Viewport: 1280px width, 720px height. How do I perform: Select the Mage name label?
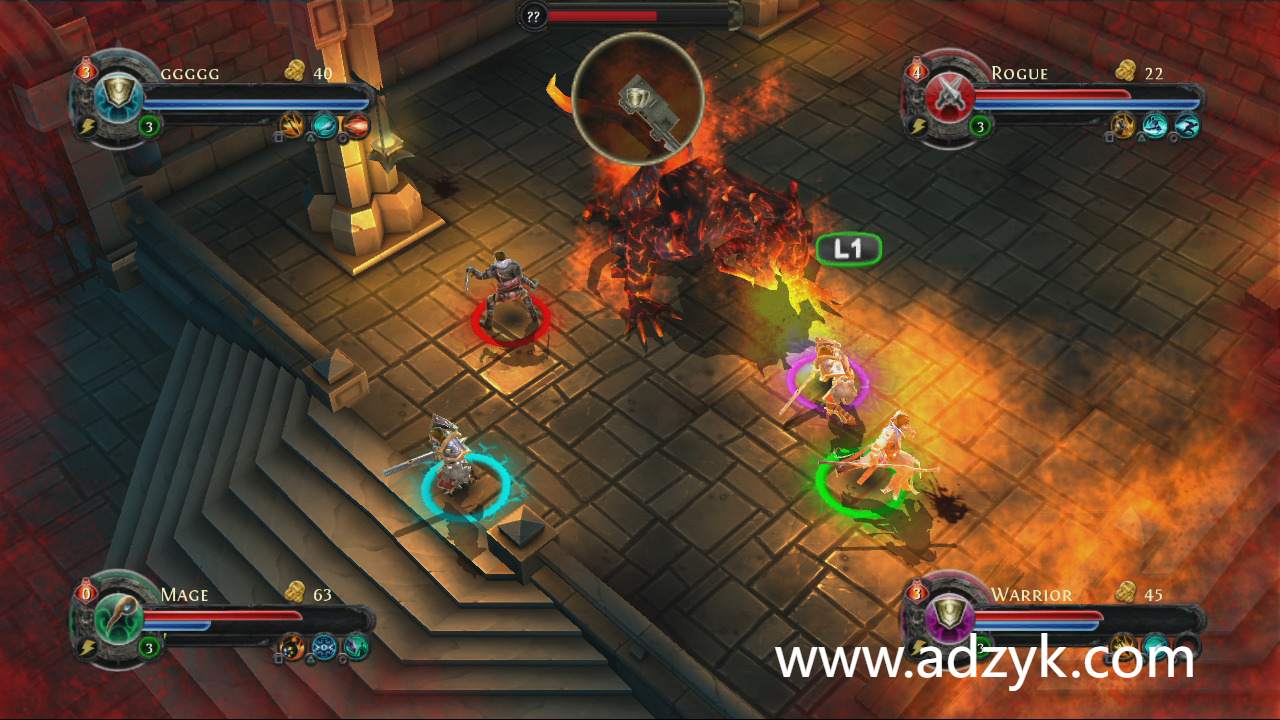(185, 595)
